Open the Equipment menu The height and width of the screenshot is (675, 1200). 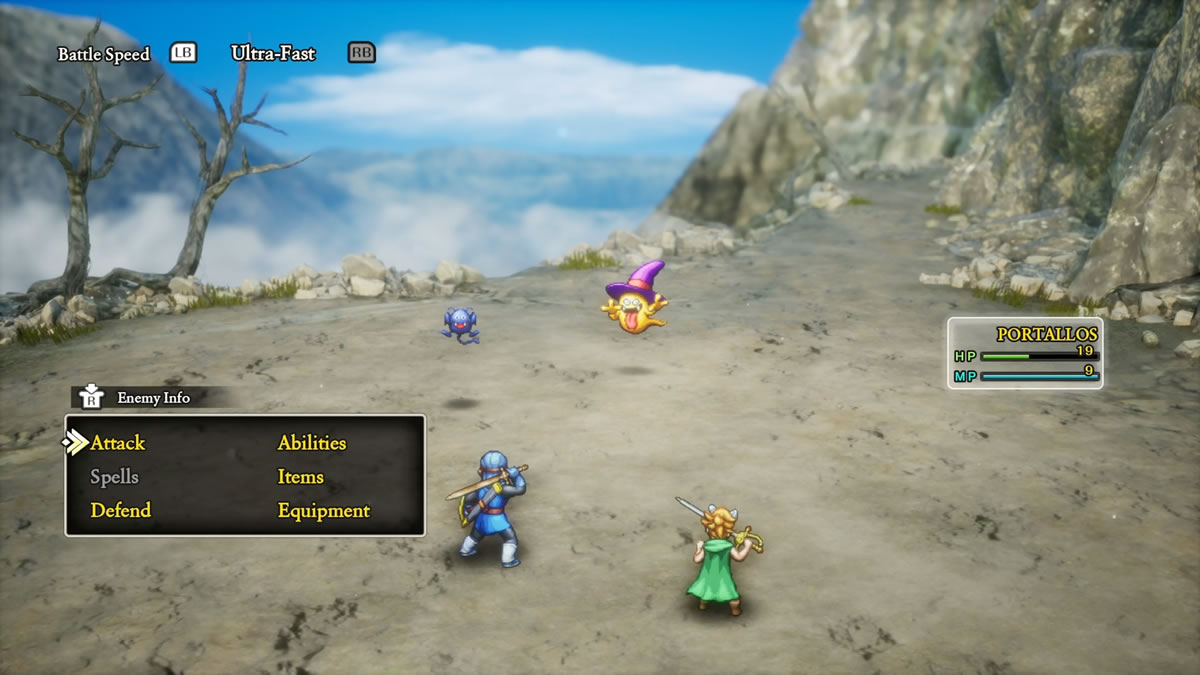coord(323,510)
